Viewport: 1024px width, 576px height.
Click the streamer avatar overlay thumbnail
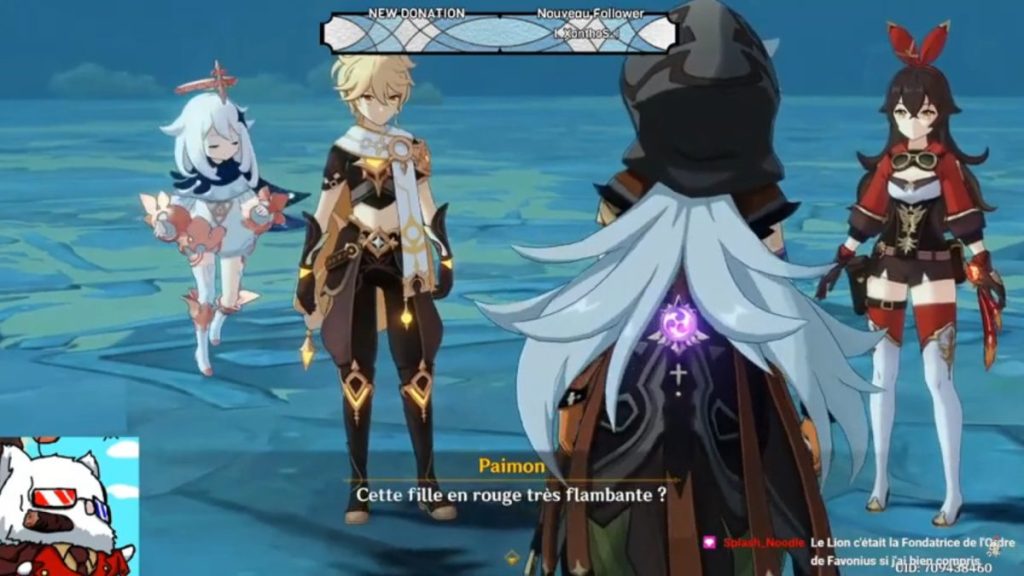click(68, 506)
